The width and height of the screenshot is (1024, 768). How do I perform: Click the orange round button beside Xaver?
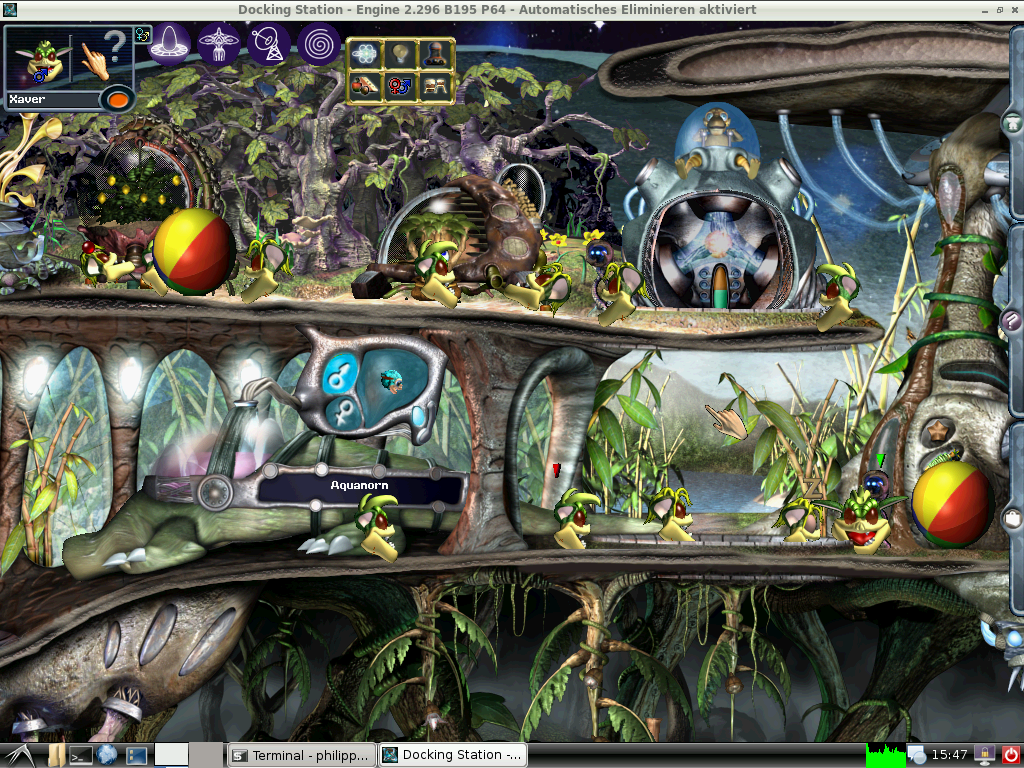[118, 100]
